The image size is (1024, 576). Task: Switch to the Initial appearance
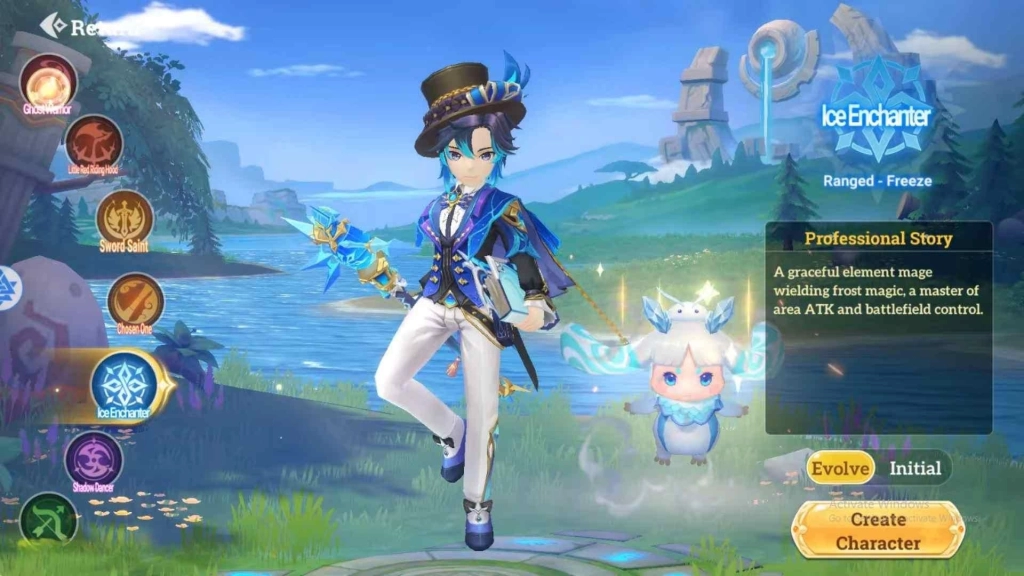(915, 467)
